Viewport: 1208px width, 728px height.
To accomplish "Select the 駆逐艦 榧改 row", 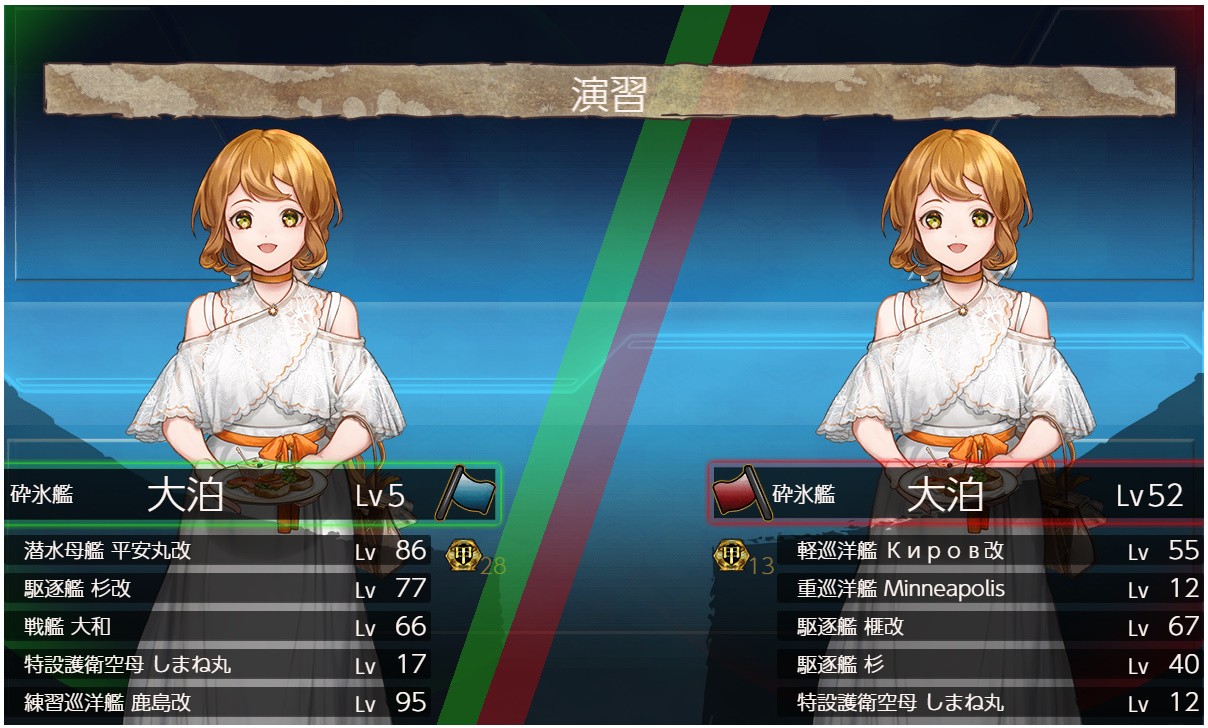I will point(990,627).
